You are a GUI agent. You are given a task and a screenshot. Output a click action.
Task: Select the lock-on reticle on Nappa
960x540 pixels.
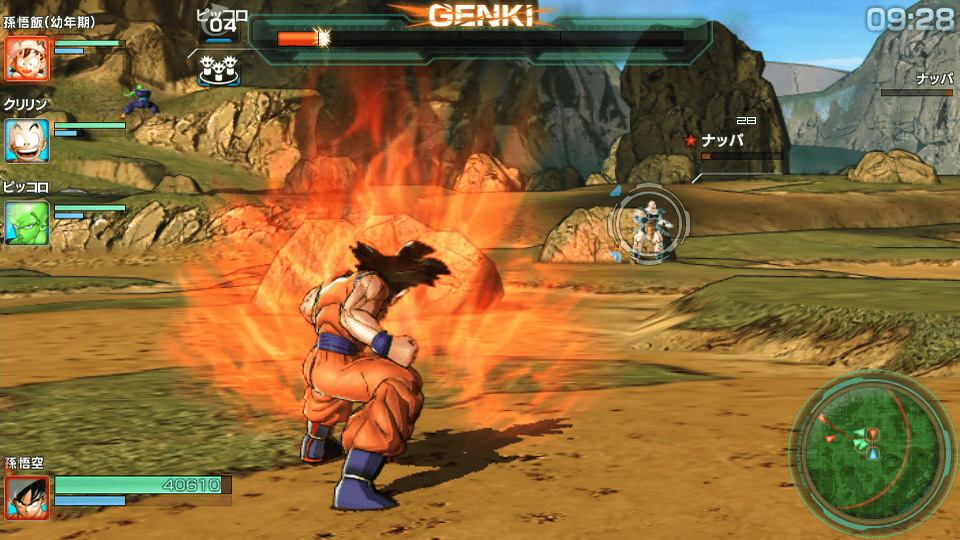pos(648,225)
